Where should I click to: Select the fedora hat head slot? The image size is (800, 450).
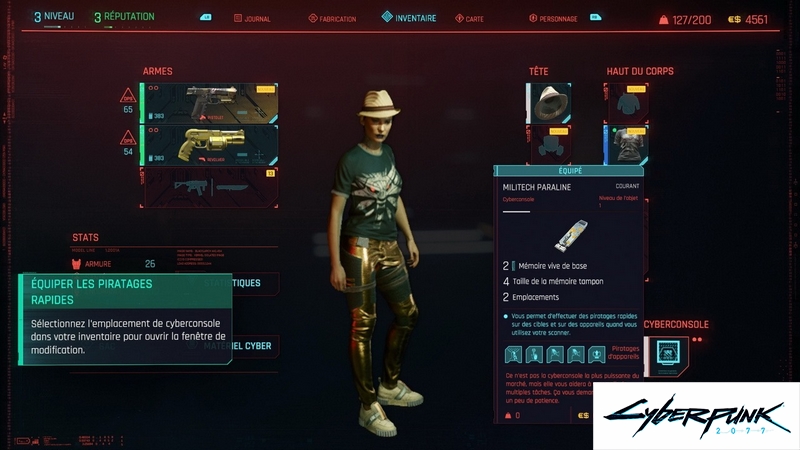pyautogui.click(x=549, y=102)
